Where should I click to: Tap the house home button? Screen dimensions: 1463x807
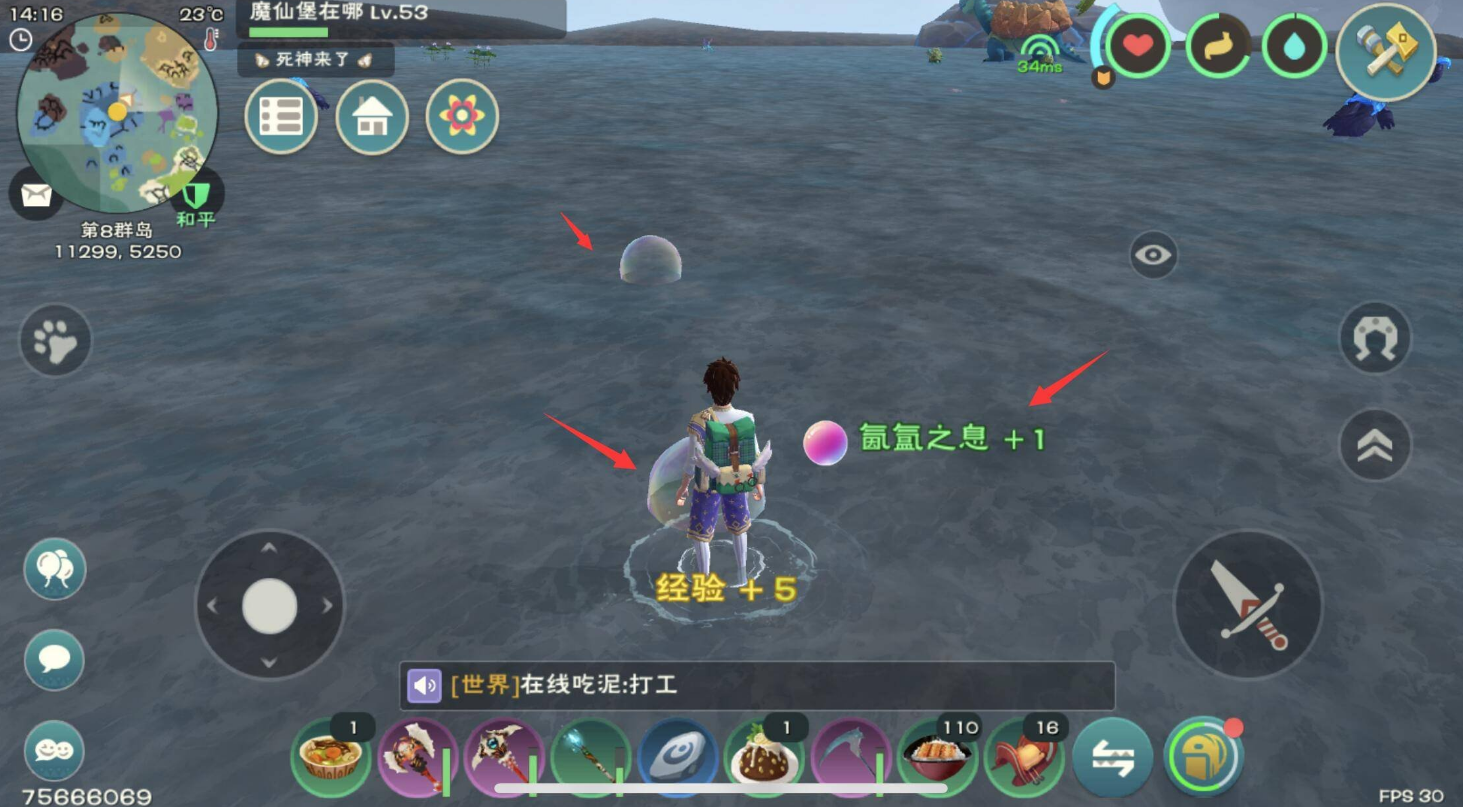point(372,117)
